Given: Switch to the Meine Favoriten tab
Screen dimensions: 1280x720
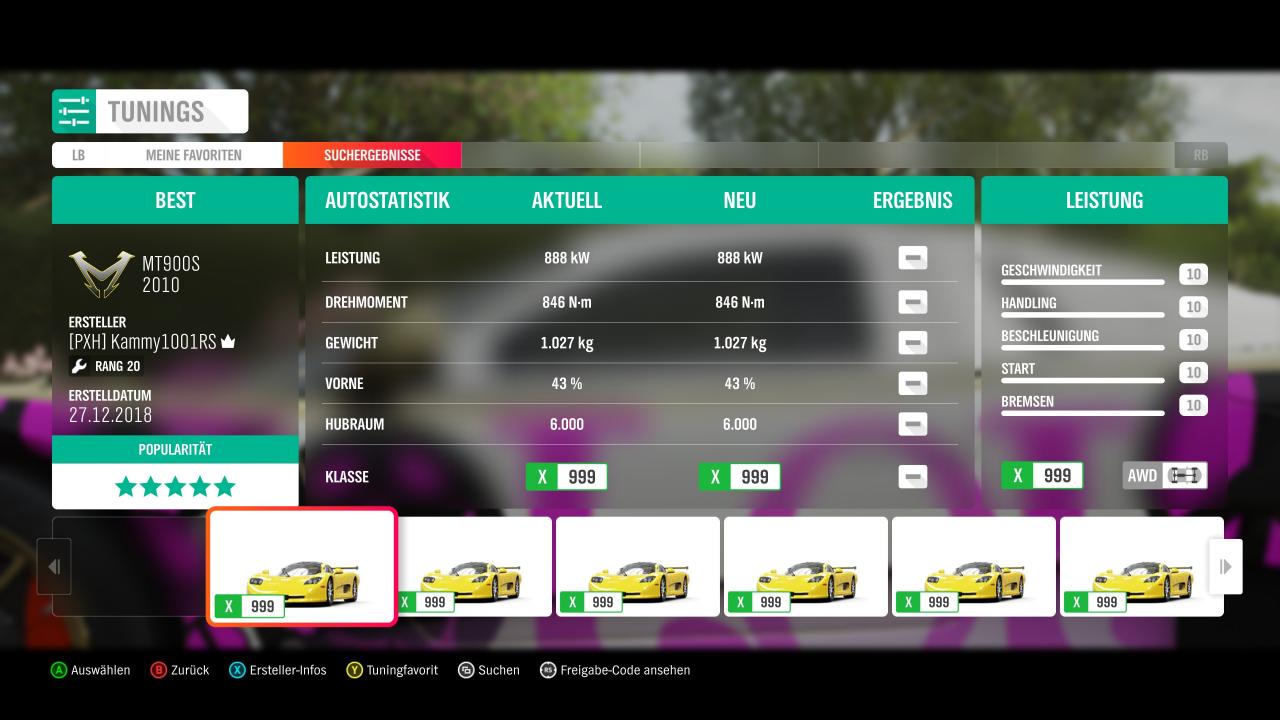Looking at the screenshot, I should click(x=193, y=155).
